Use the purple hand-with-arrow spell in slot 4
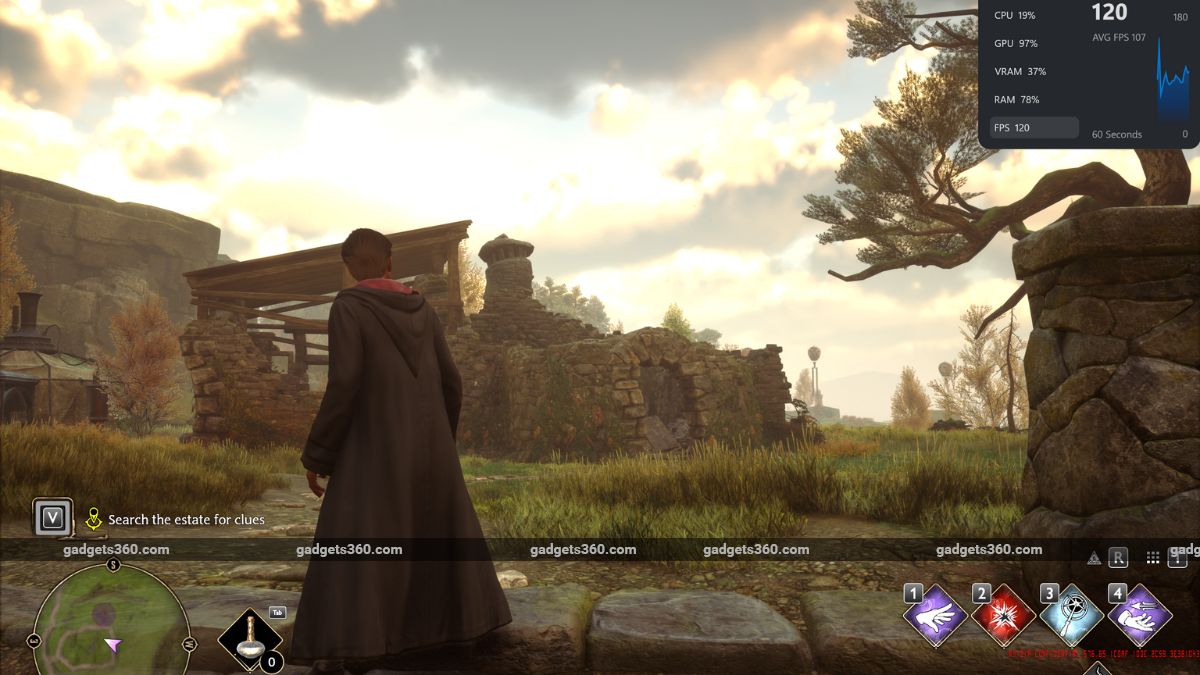 coord(1140,616)
